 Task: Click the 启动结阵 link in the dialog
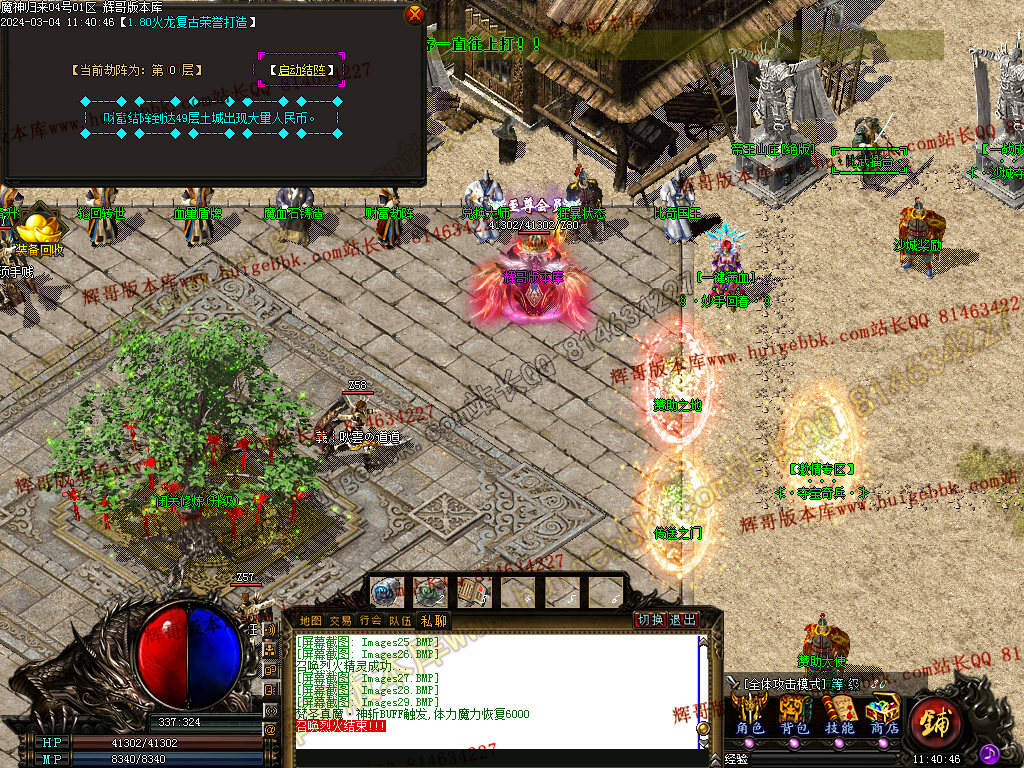pyautogui.click(x=301, y=70)
